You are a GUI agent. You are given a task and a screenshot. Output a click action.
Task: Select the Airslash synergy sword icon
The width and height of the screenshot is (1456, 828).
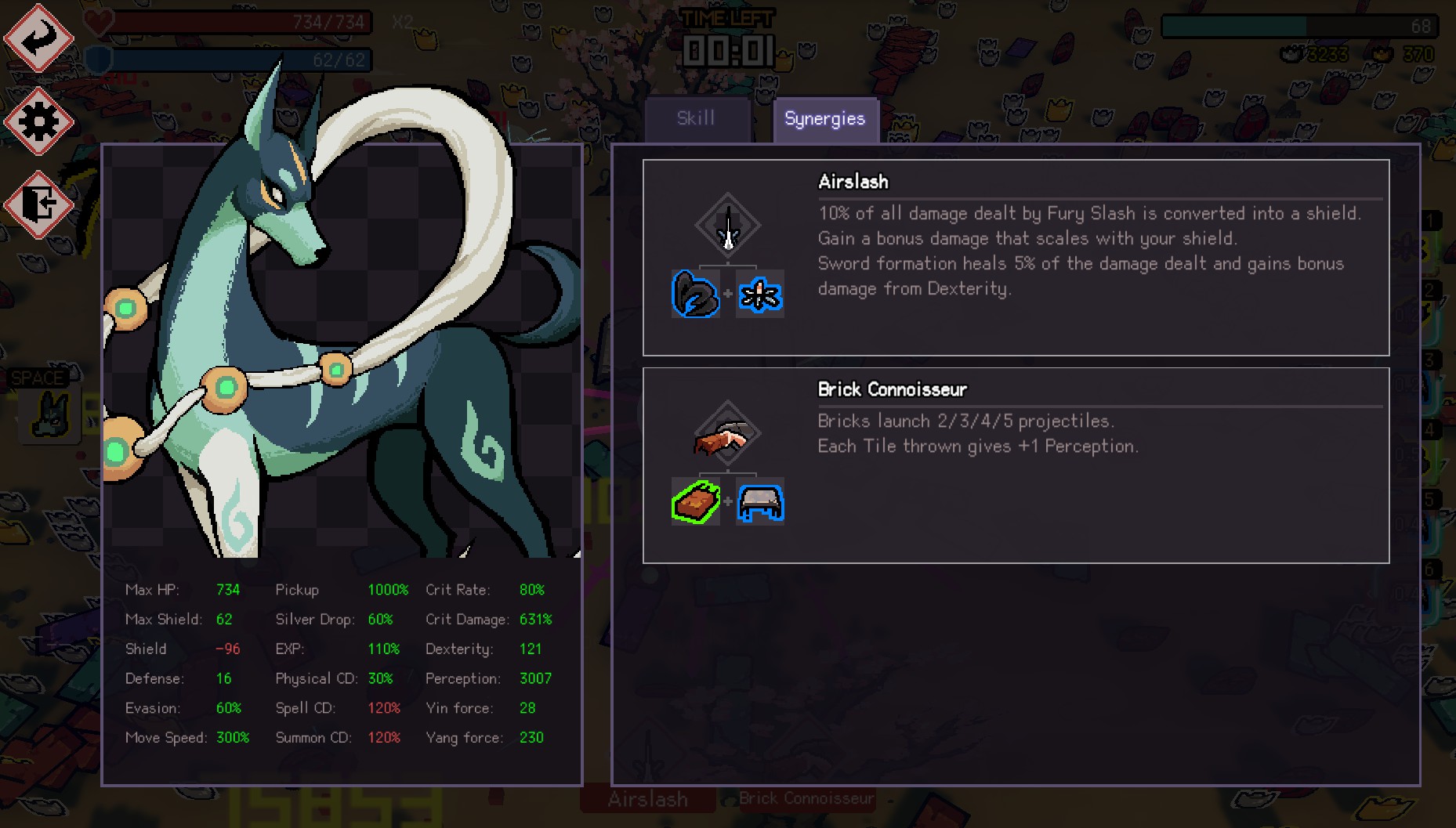pos(728,226)
